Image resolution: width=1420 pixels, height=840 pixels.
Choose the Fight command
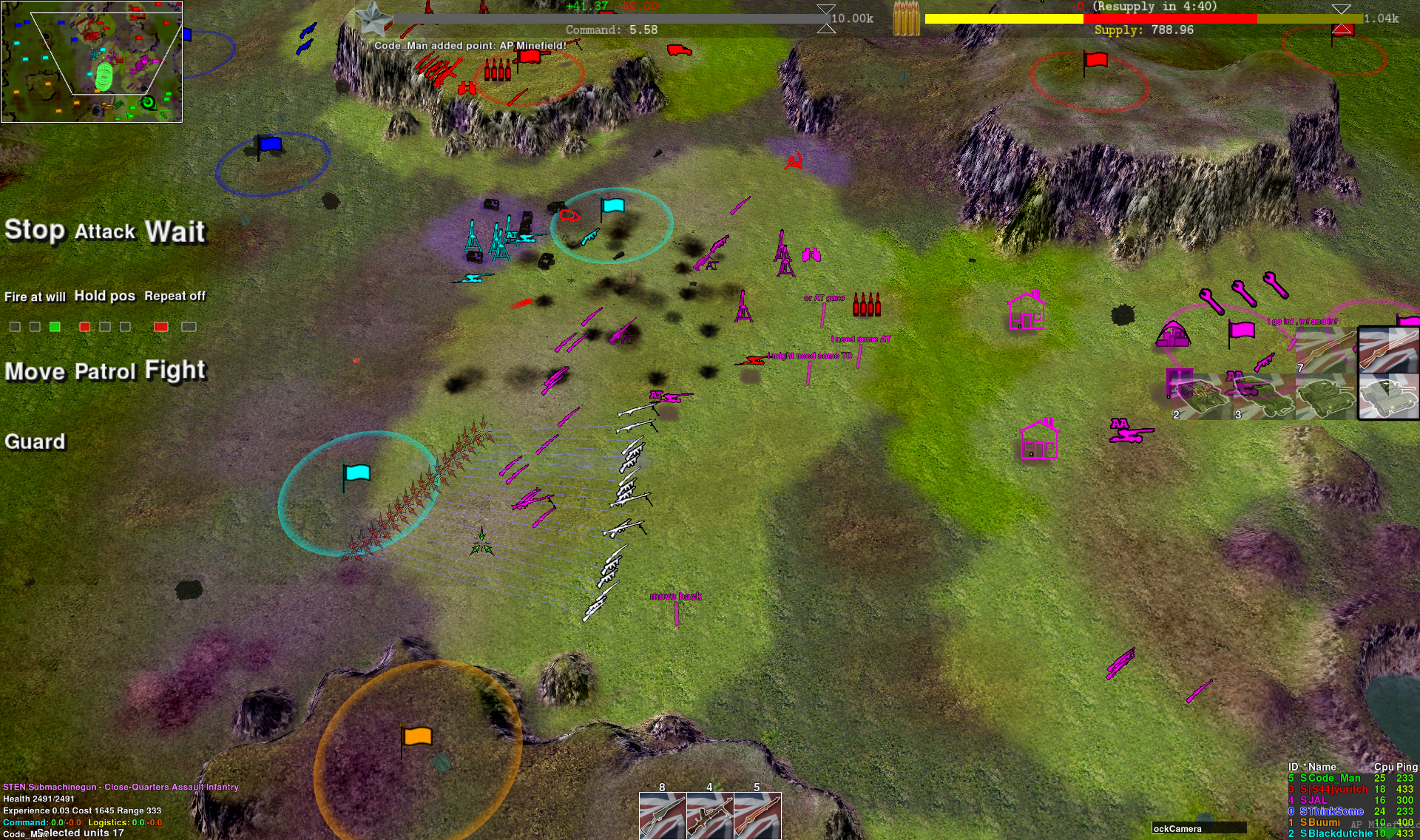tap(175, 370)
